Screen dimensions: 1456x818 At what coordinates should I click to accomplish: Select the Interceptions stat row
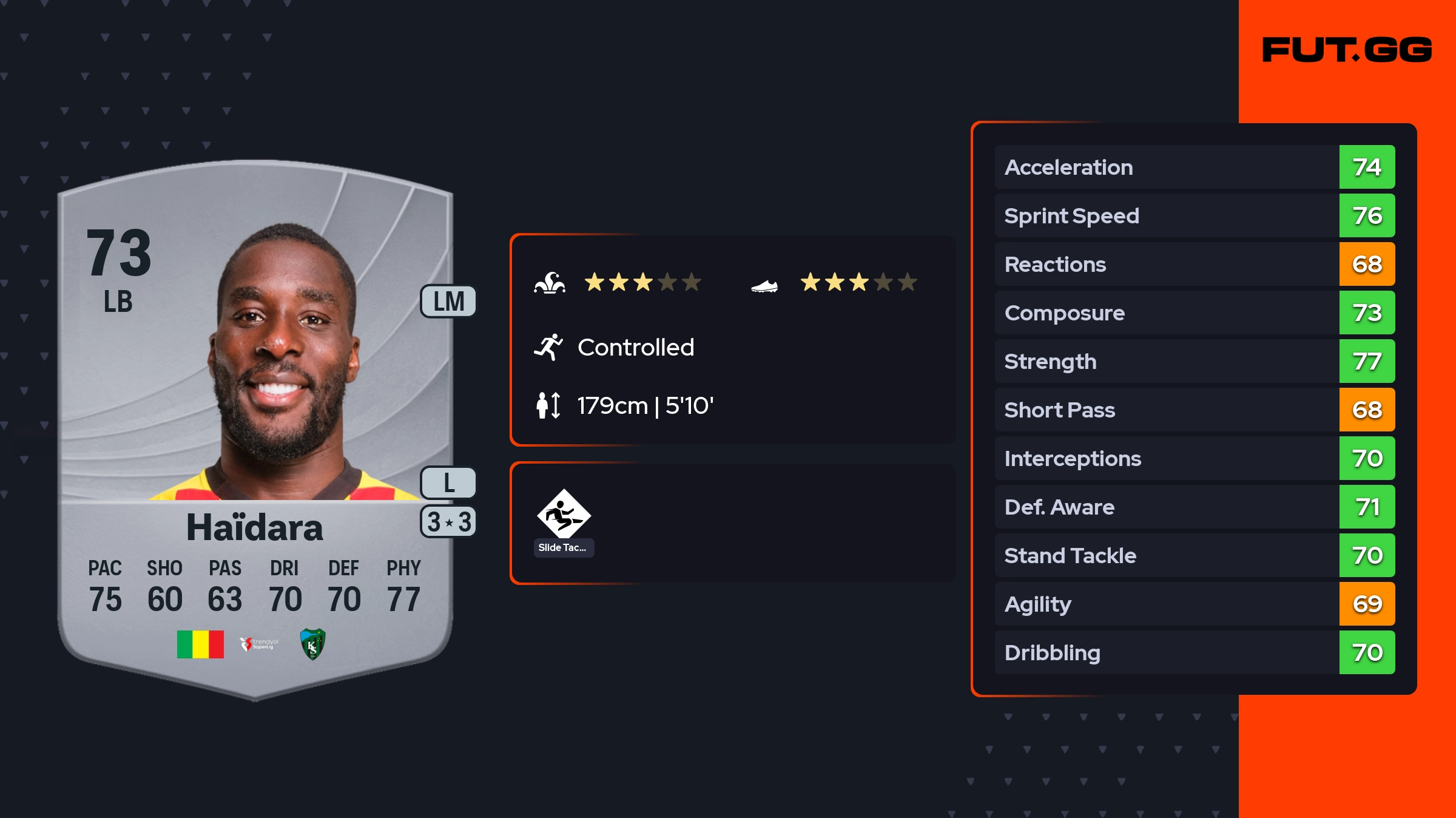1194,458
